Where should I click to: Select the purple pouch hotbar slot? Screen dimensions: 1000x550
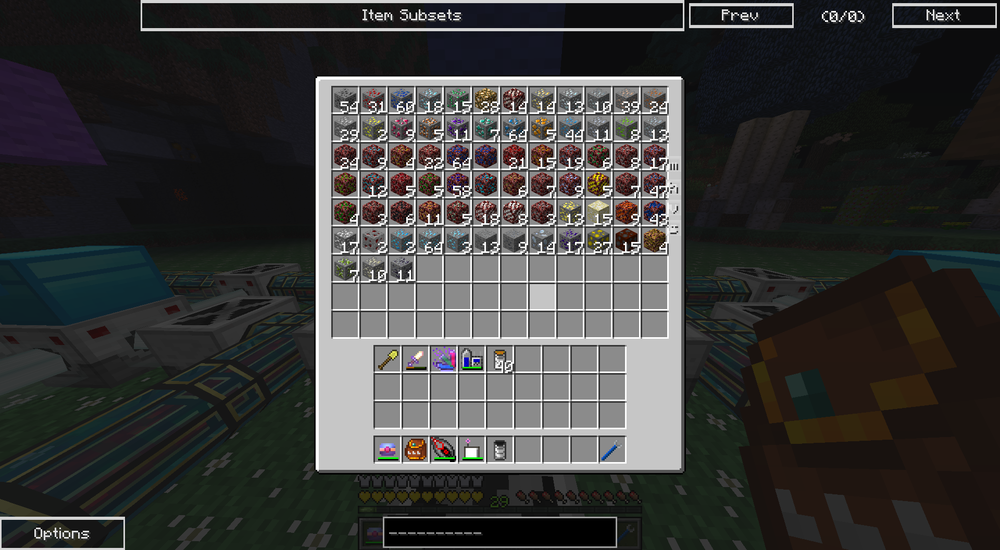(x=388, y=449)
